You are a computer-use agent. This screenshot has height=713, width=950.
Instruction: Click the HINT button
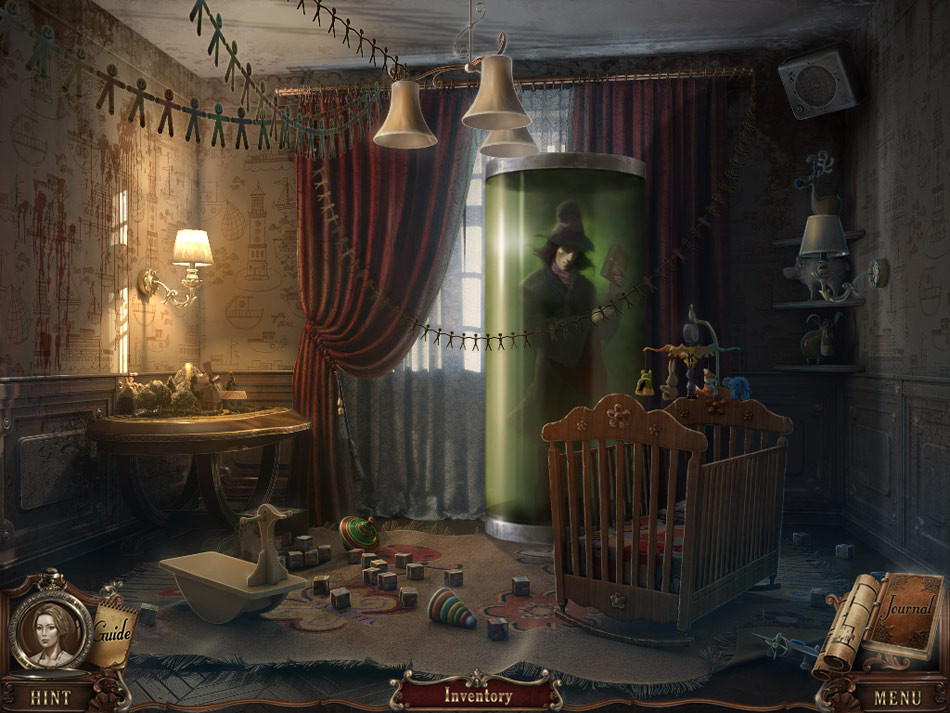coord(50,697)
